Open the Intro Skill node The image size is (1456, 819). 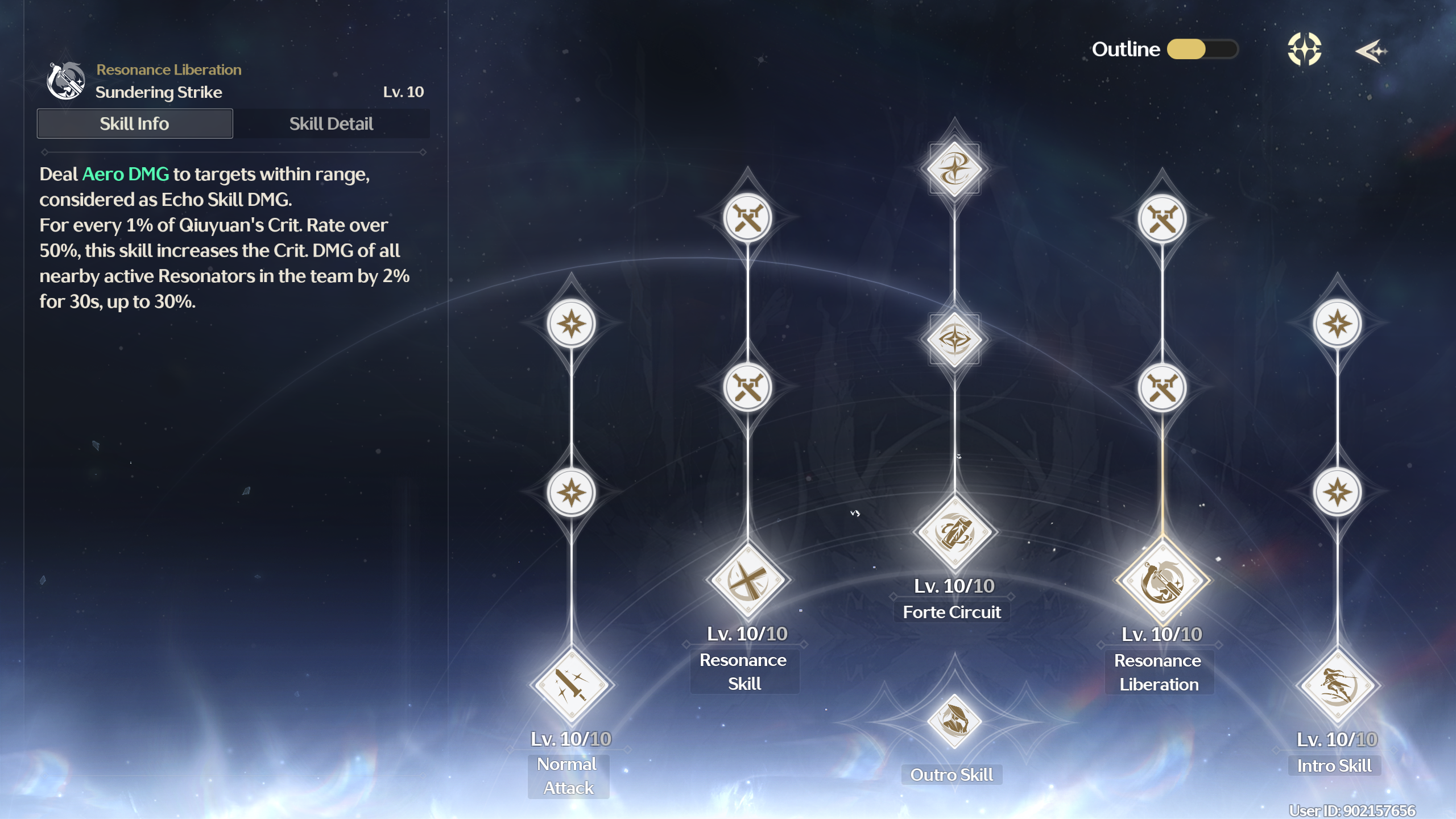coord(1337,685)
